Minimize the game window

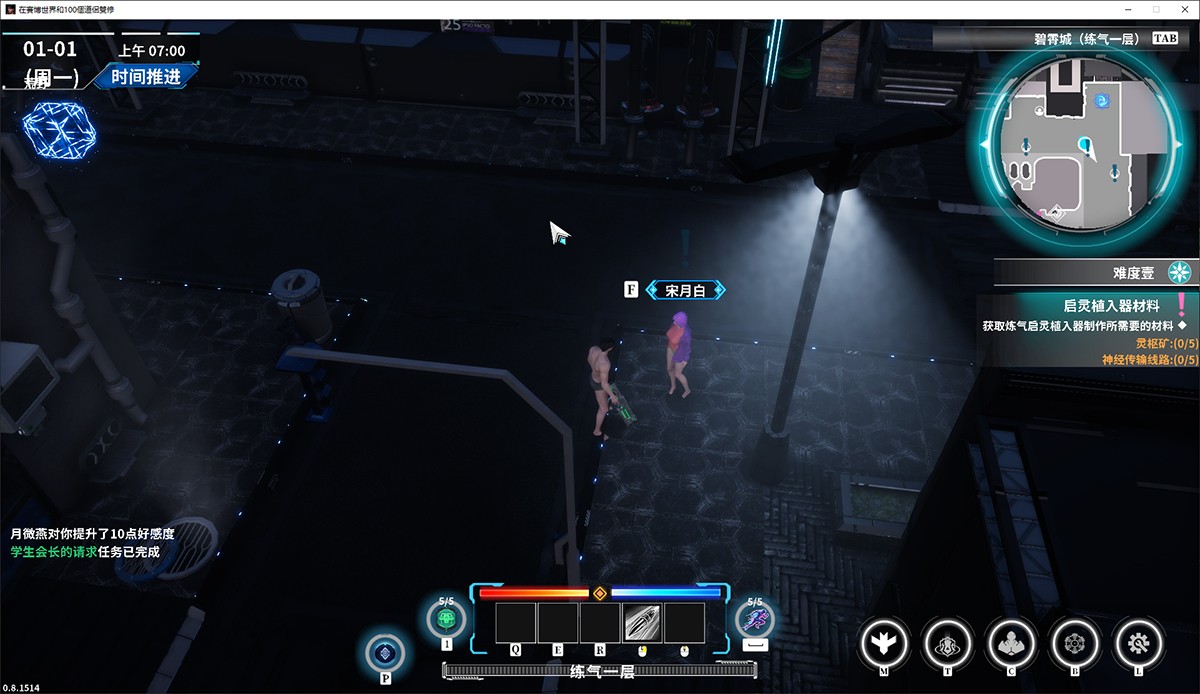click(x=1128, y=9)
